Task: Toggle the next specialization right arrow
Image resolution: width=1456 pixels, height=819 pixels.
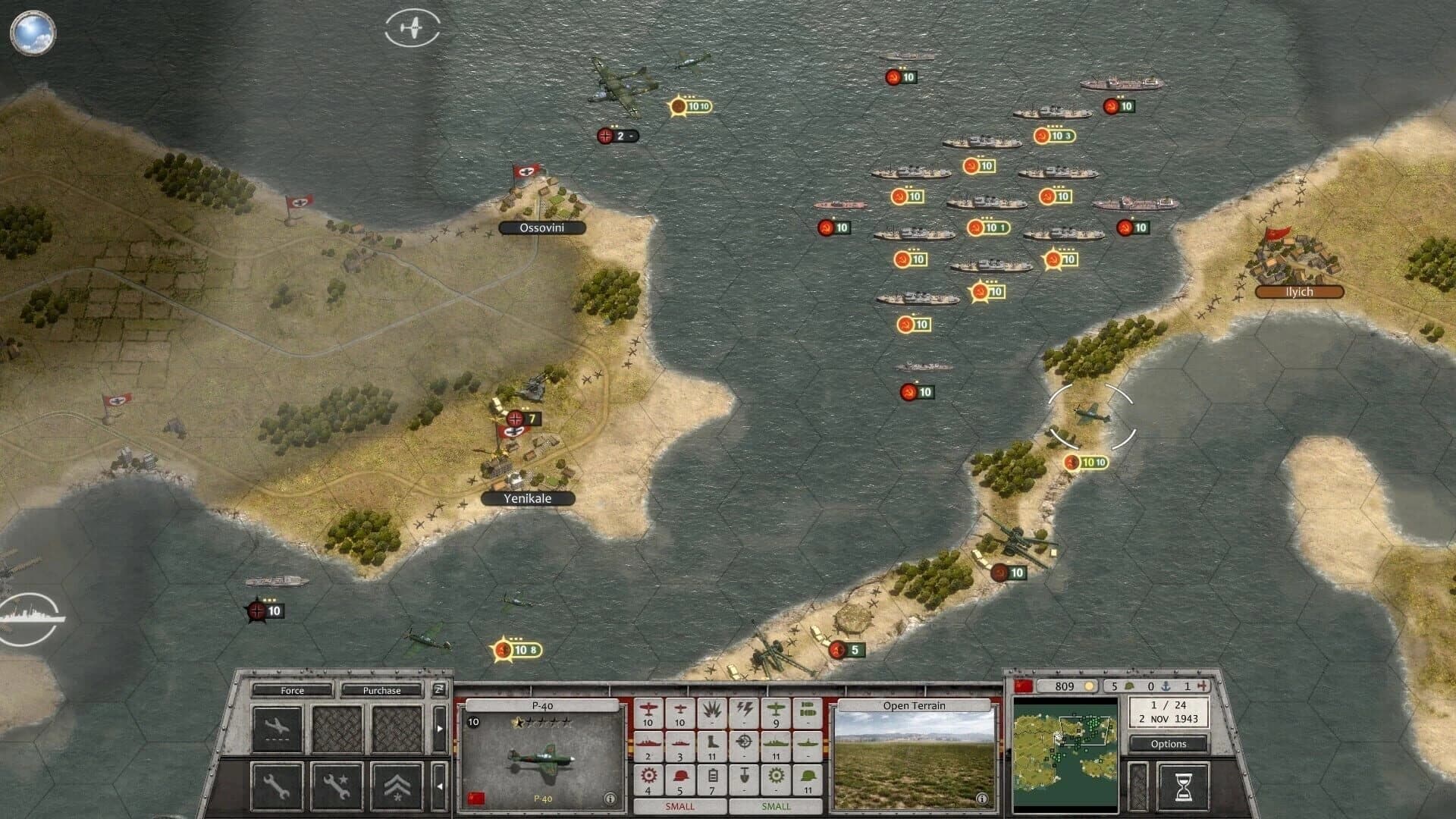Action: [x=440, y=728]
